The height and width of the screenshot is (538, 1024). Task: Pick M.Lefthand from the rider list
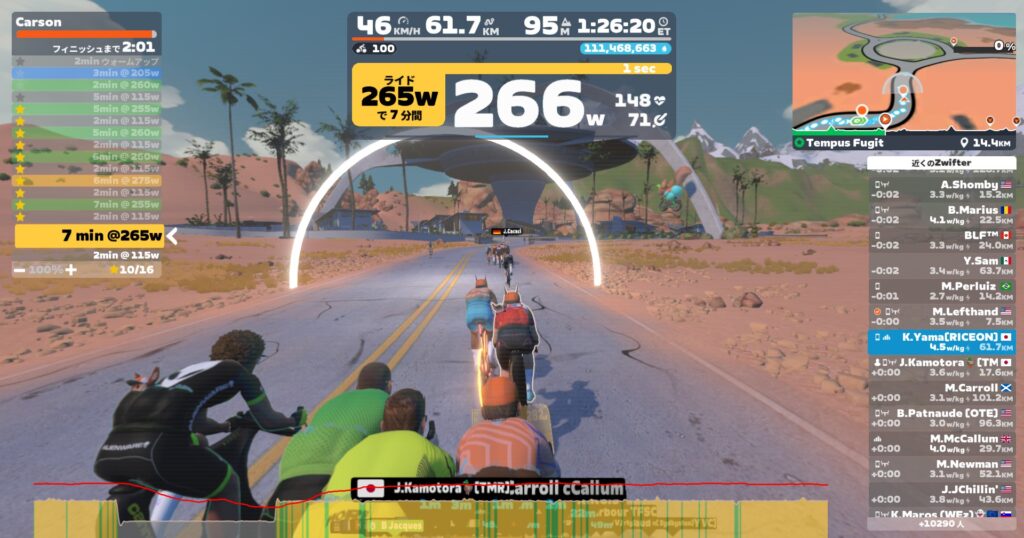coord(941,316)
